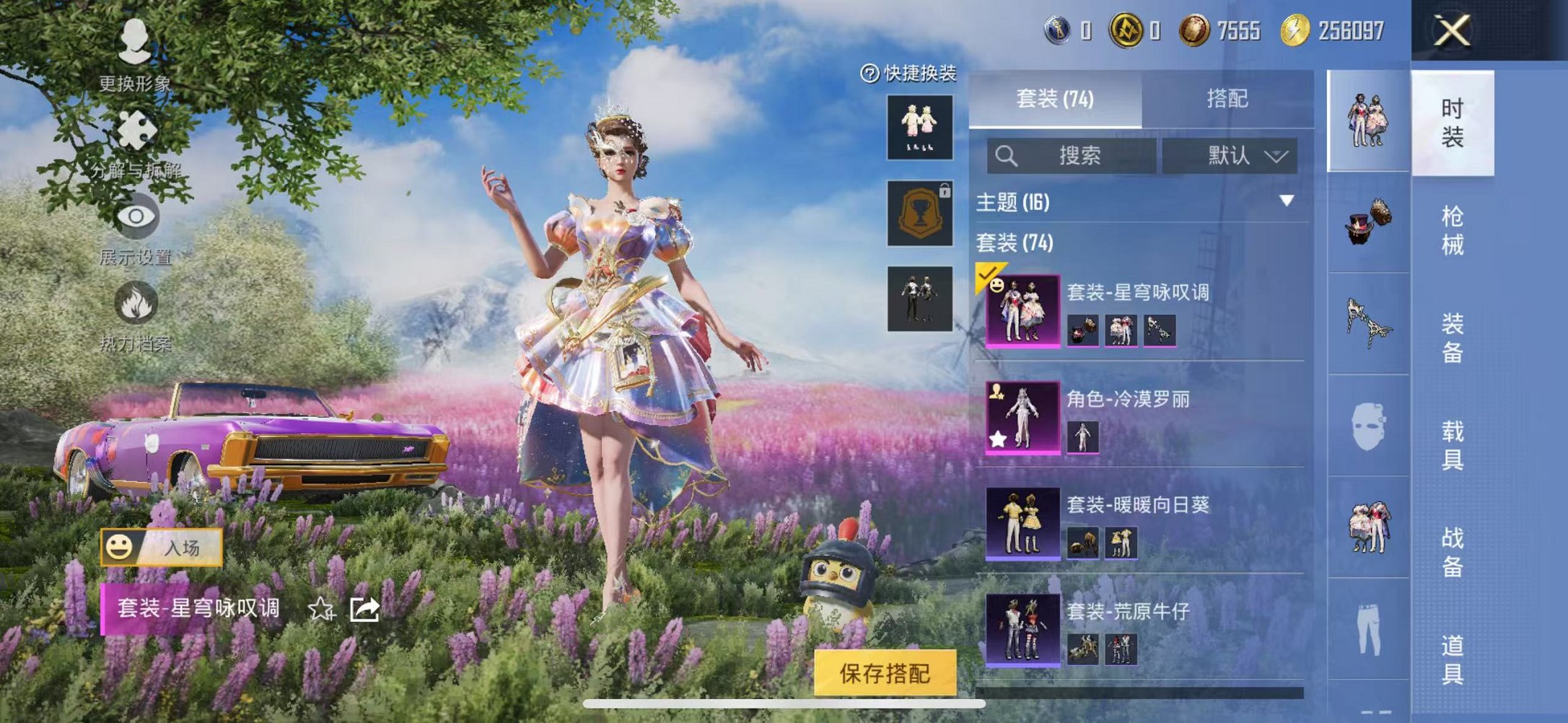This screenshot has height=723, width=1568.
Task: Click the 入场 entrance emote button
Action: coord(162,548)
